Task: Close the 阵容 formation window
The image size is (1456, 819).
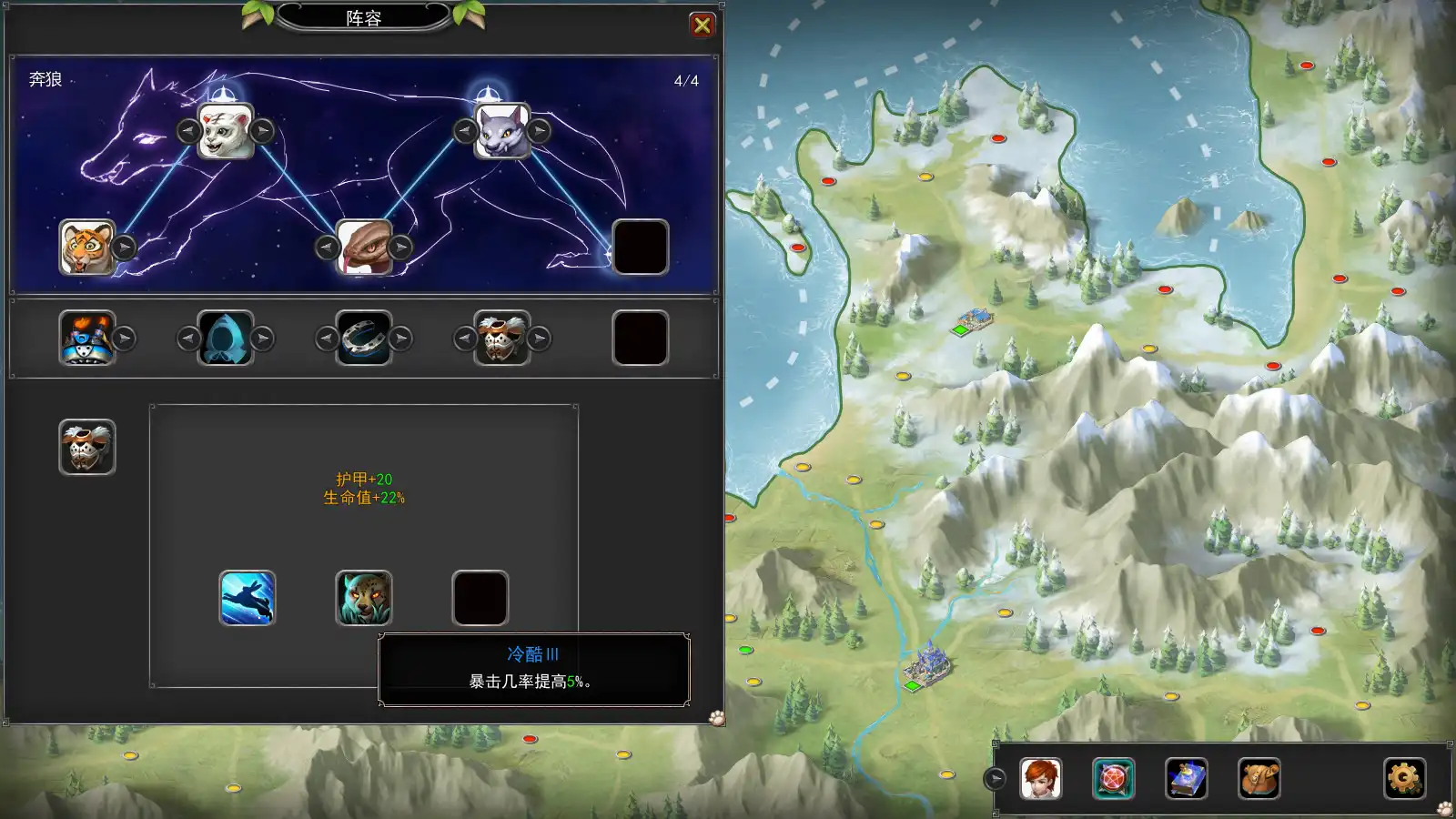Action: coord(702,25)
